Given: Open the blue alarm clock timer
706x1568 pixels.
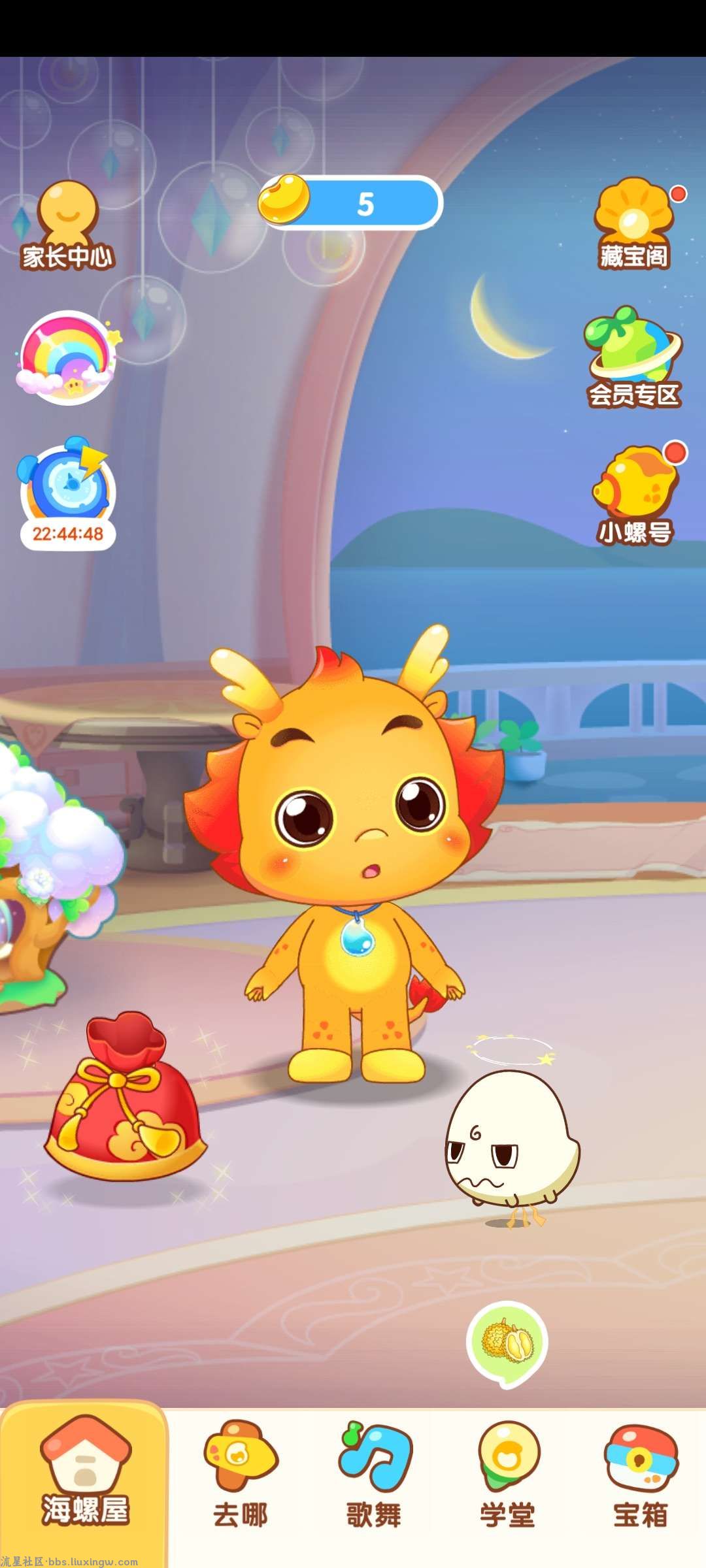Looking at the screenshot, I should coord(68,493).
